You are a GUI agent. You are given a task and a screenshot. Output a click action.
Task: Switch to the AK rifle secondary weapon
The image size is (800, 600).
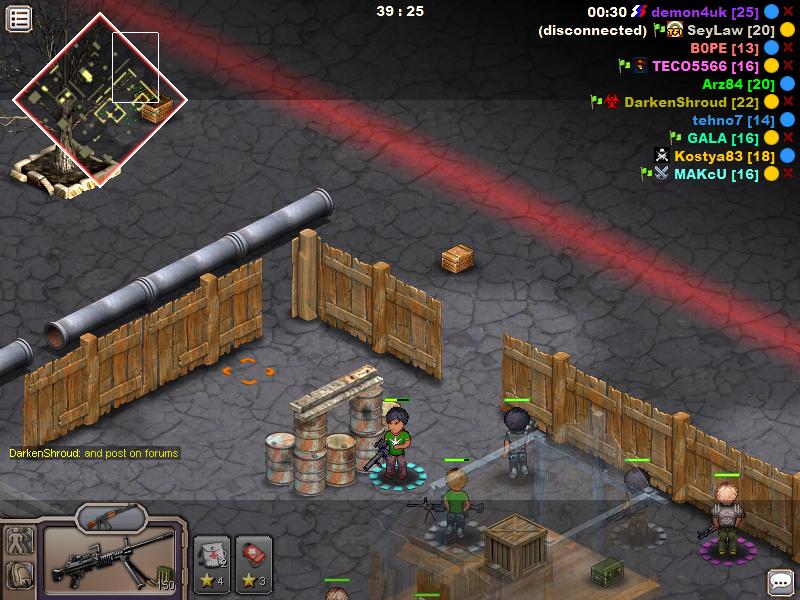112,518
